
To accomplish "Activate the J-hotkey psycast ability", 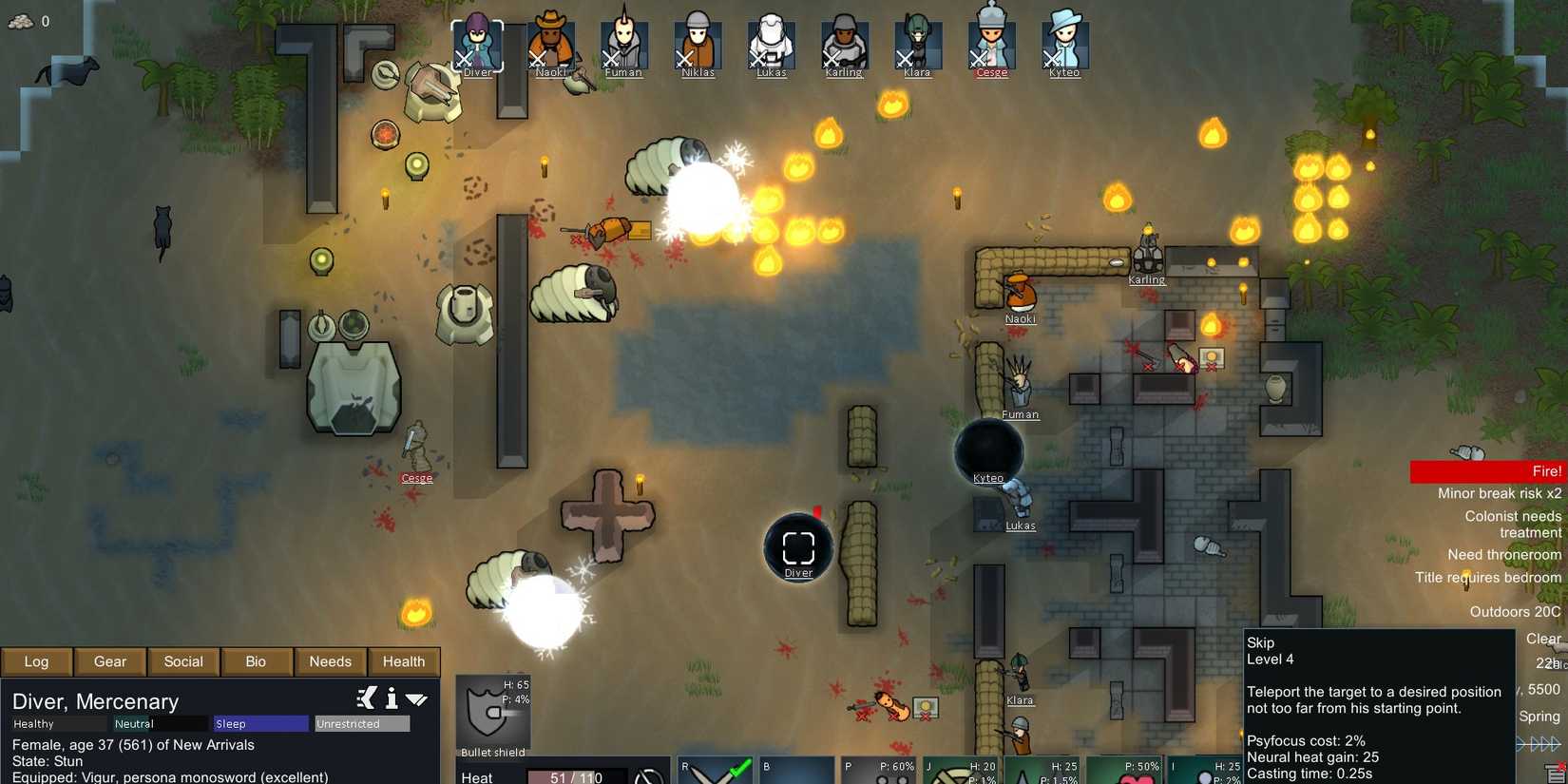I will coord(960,772).
